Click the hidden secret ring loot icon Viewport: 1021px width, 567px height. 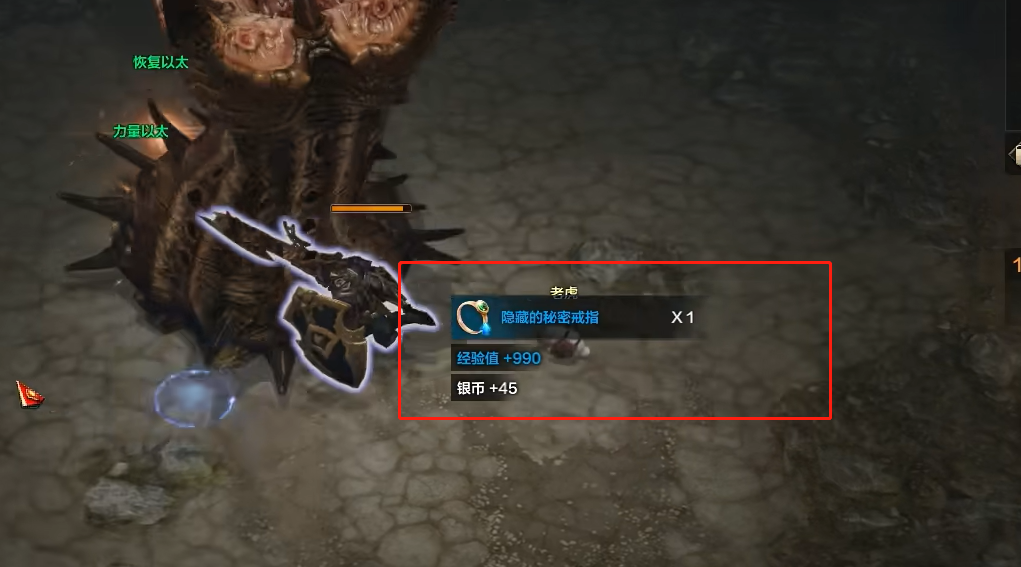coord(472,317)
